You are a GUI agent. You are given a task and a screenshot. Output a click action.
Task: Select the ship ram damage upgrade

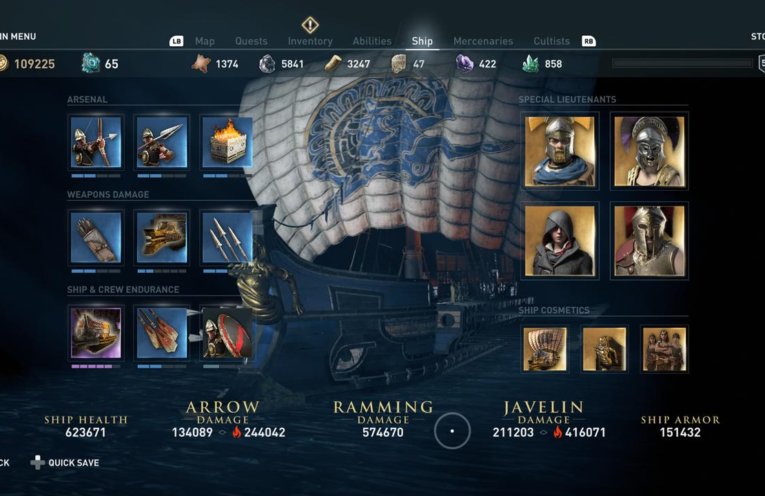pos(161,236)
